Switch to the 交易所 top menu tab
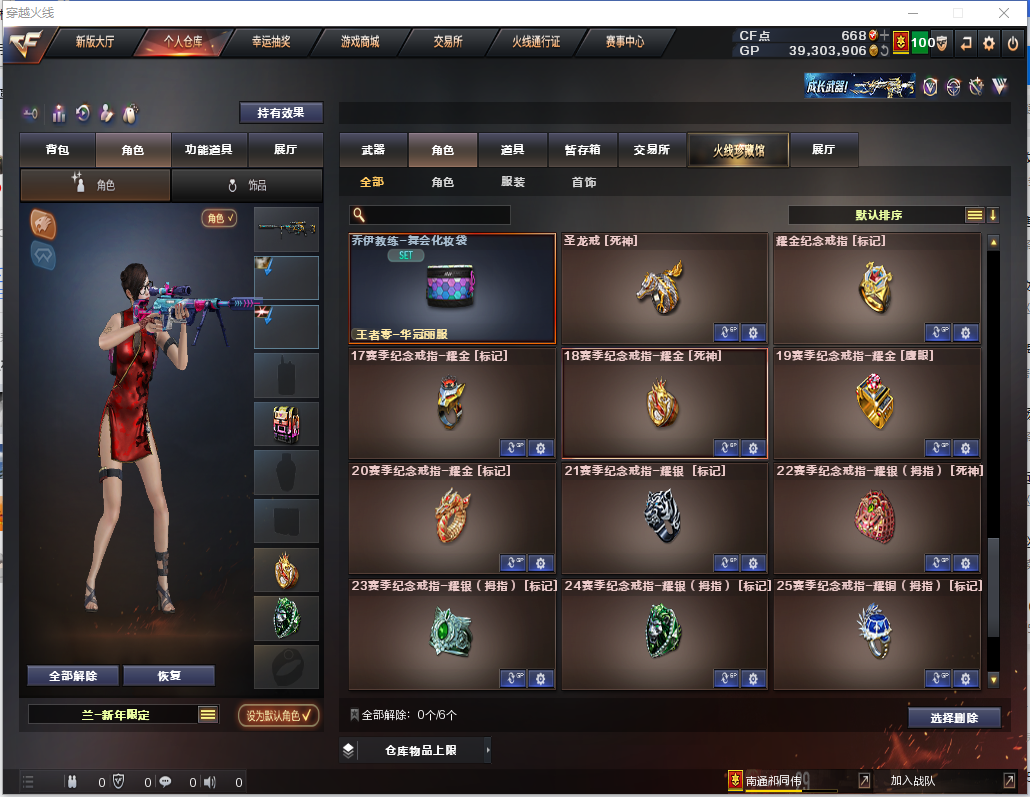 click(448, 42)
